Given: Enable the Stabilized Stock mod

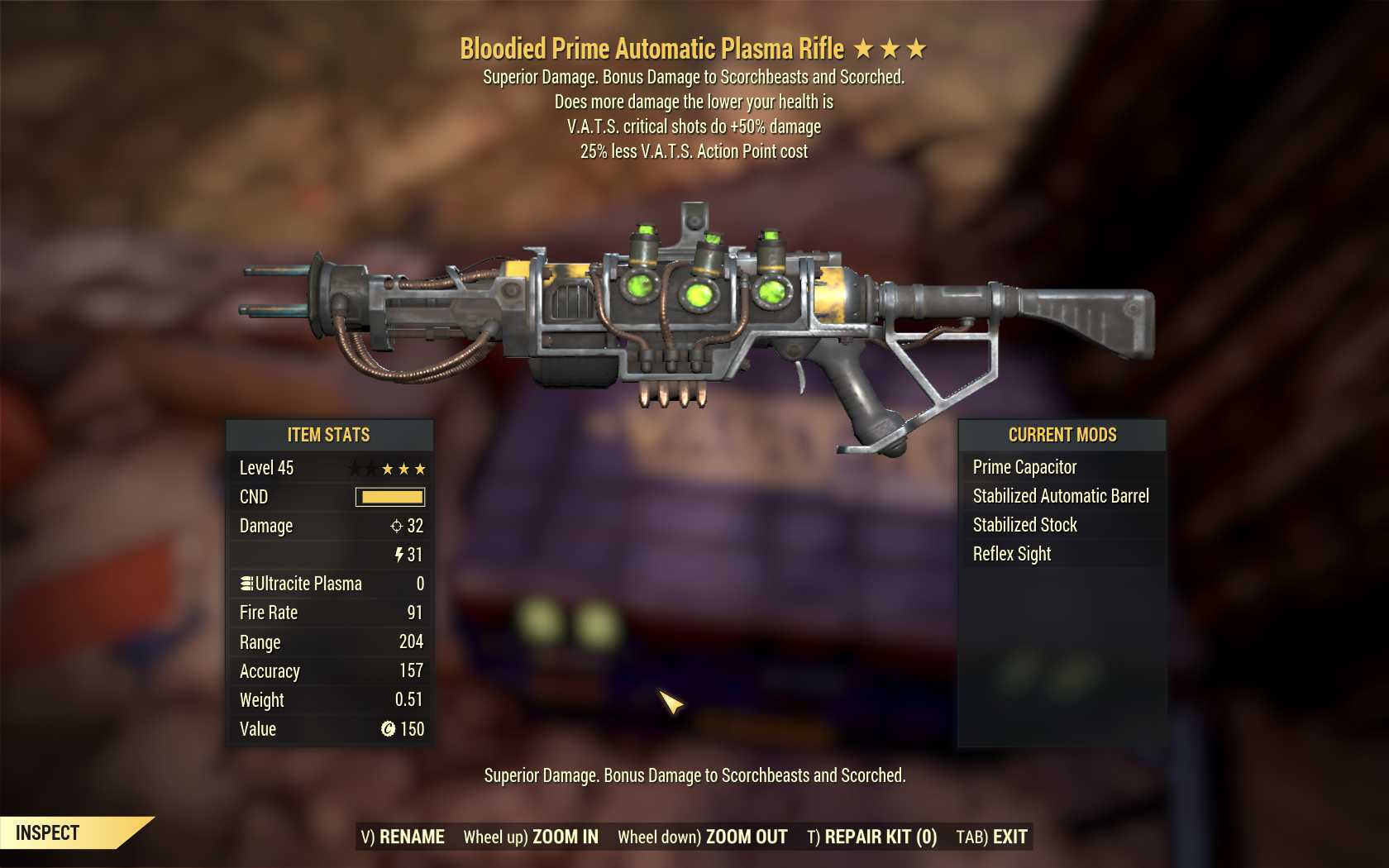Looking at the screenshot, I should click(1024, 524).
